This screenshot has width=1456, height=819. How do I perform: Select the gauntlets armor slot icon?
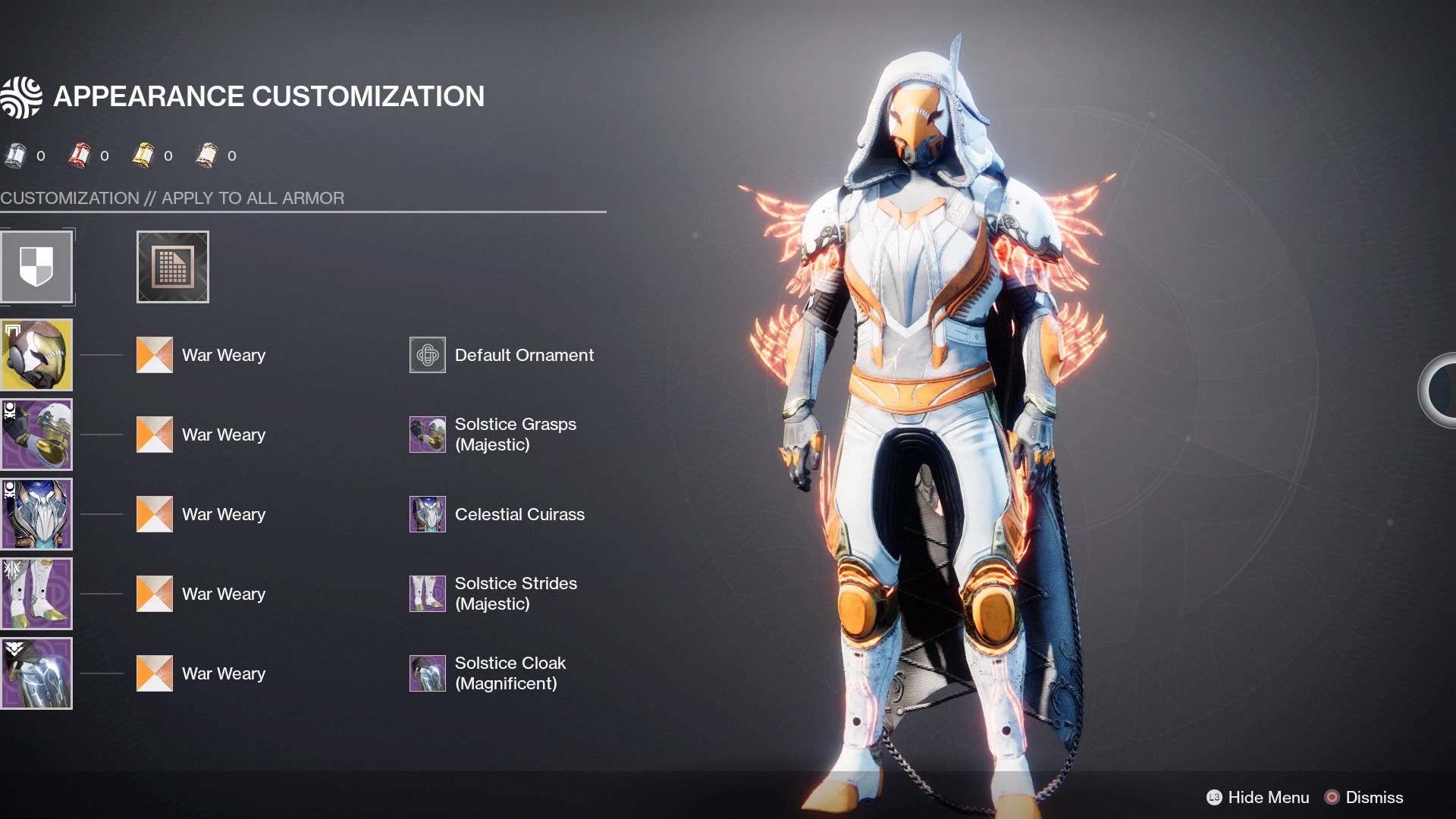[x=36, y=434]
